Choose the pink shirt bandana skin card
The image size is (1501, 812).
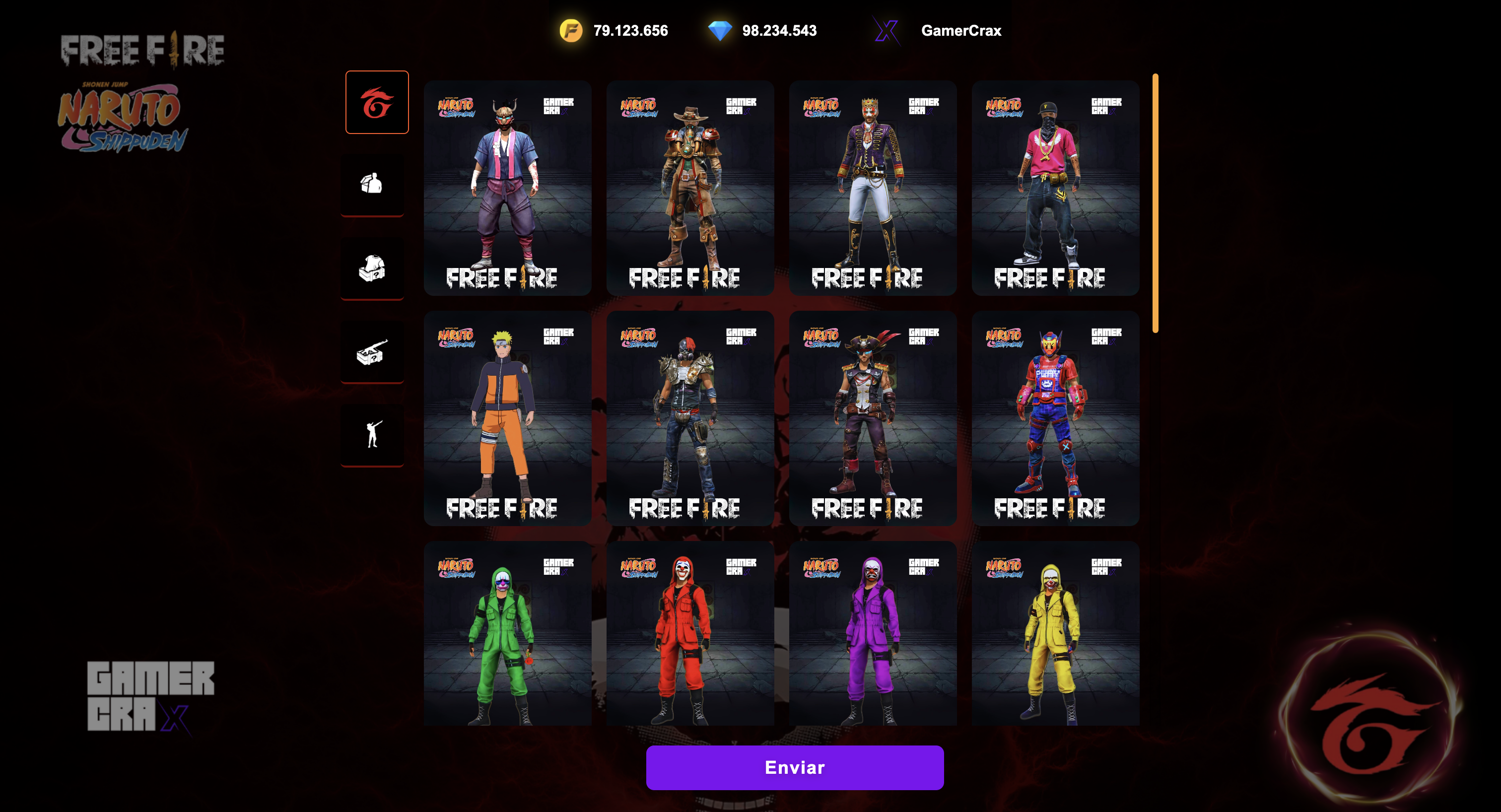click(1055, 188)
